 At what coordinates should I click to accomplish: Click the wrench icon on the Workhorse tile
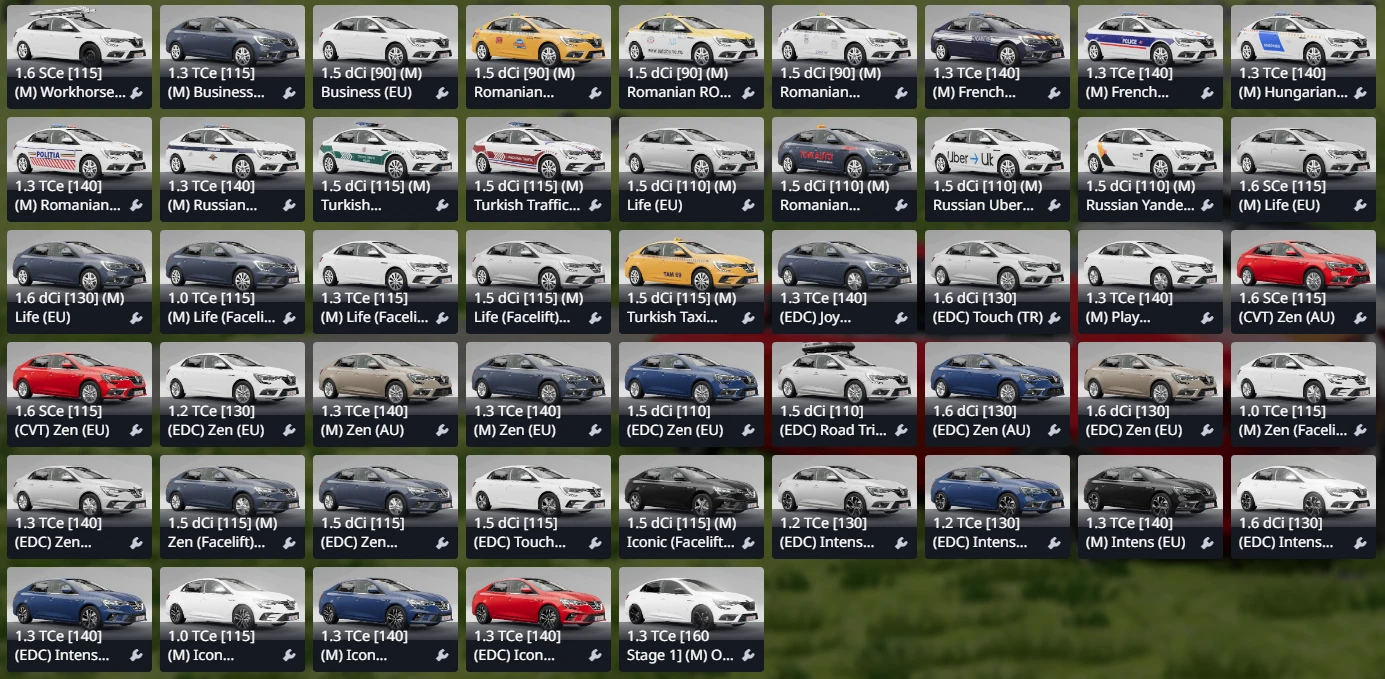pyautogui.click(x=136, y=93)
